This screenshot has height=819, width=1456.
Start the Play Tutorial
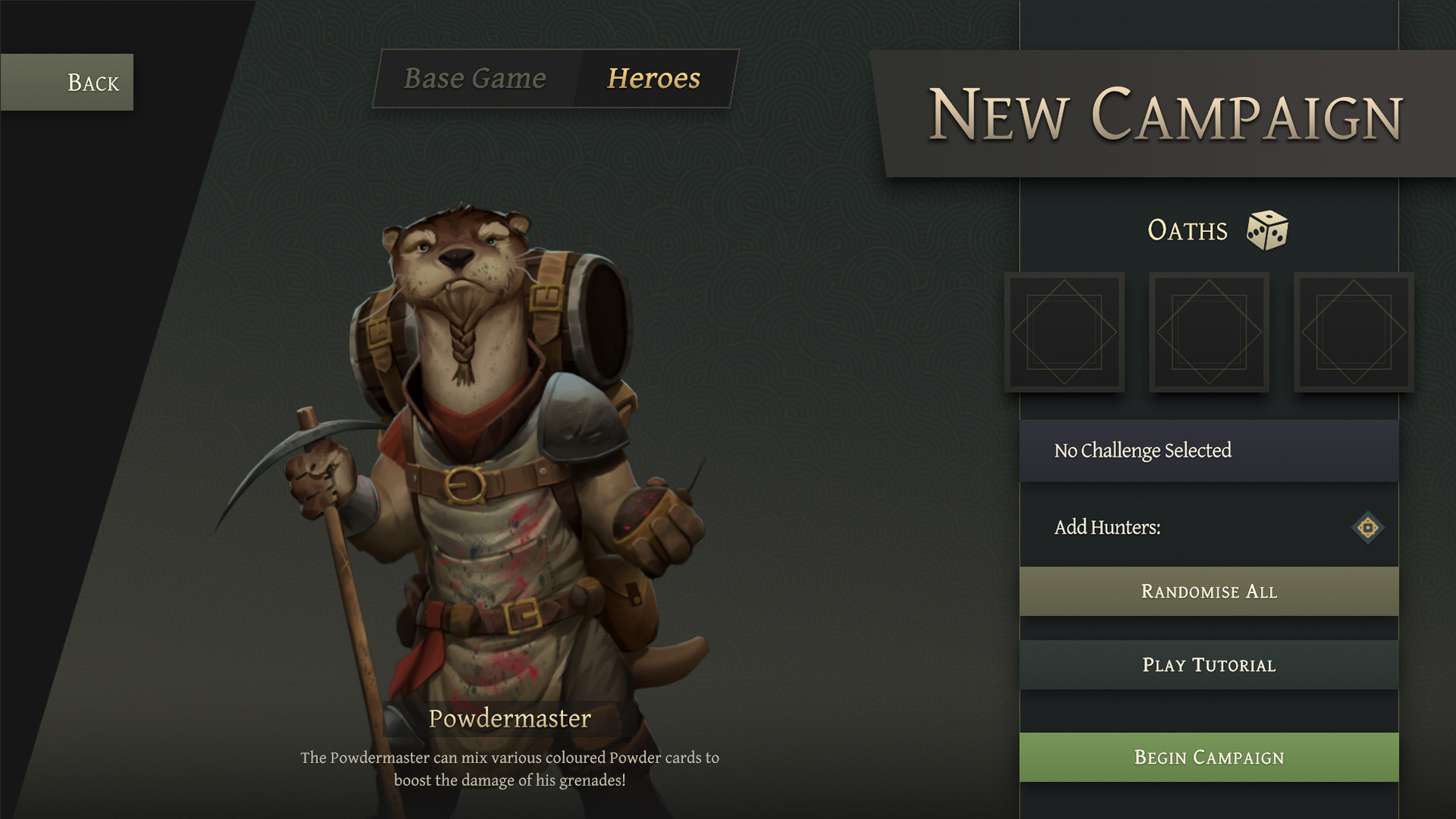tap(1209, 664)
